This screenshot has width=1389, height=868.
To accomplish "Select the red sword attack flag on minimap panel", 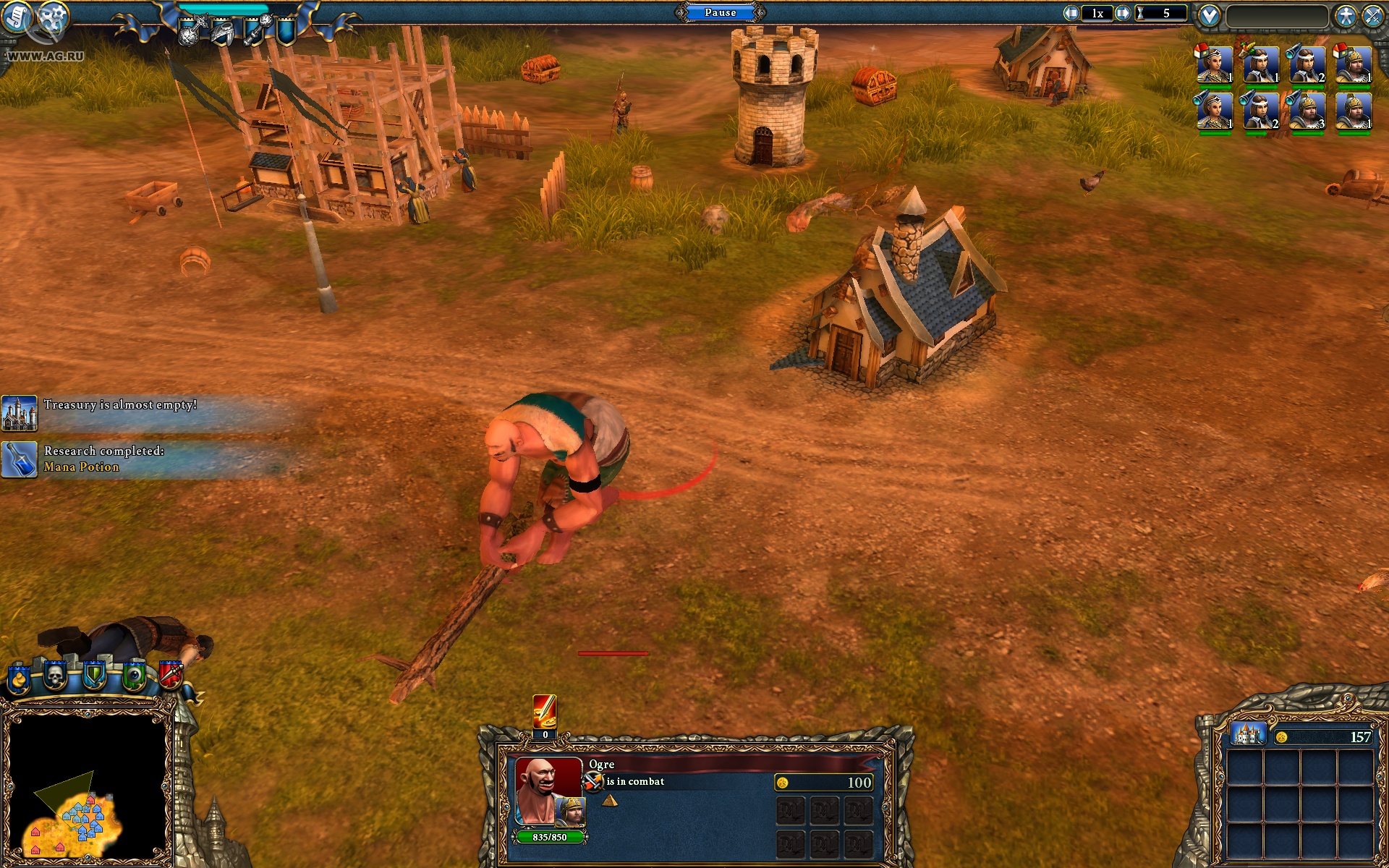I will click(x=170, y=676).
